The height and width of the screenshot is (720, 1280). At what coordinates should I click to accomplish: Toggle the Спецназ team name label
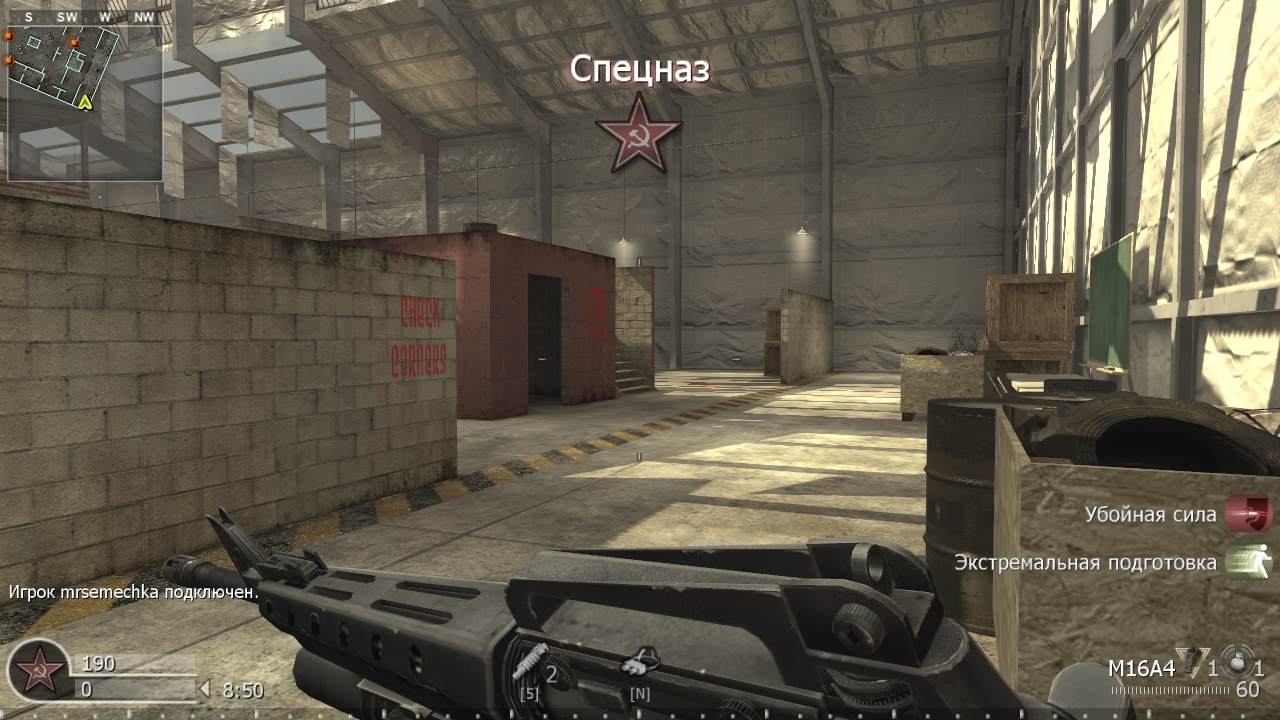[639, 70]
